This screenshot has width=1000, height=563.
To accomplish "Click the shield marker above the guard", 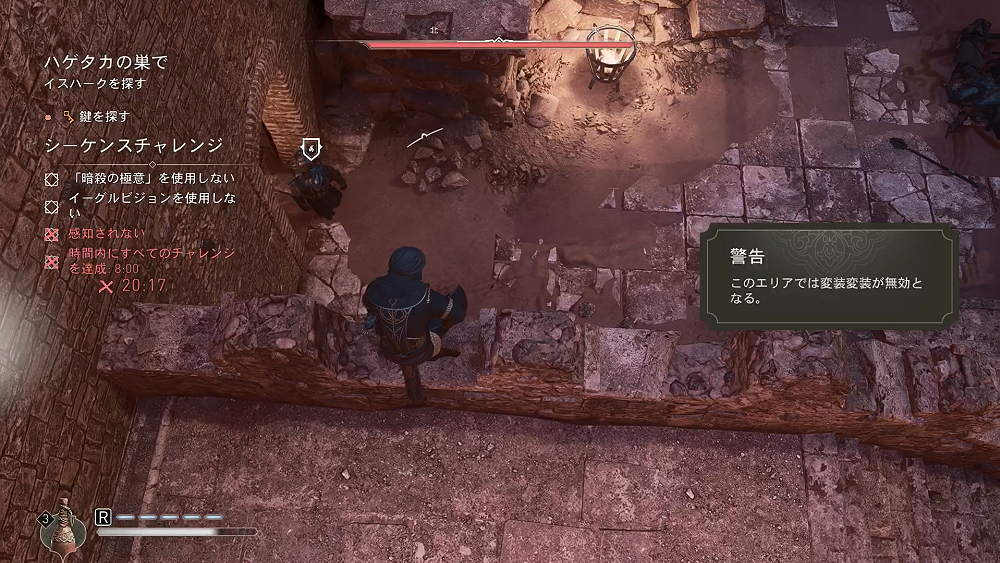I will coord(311,149).
